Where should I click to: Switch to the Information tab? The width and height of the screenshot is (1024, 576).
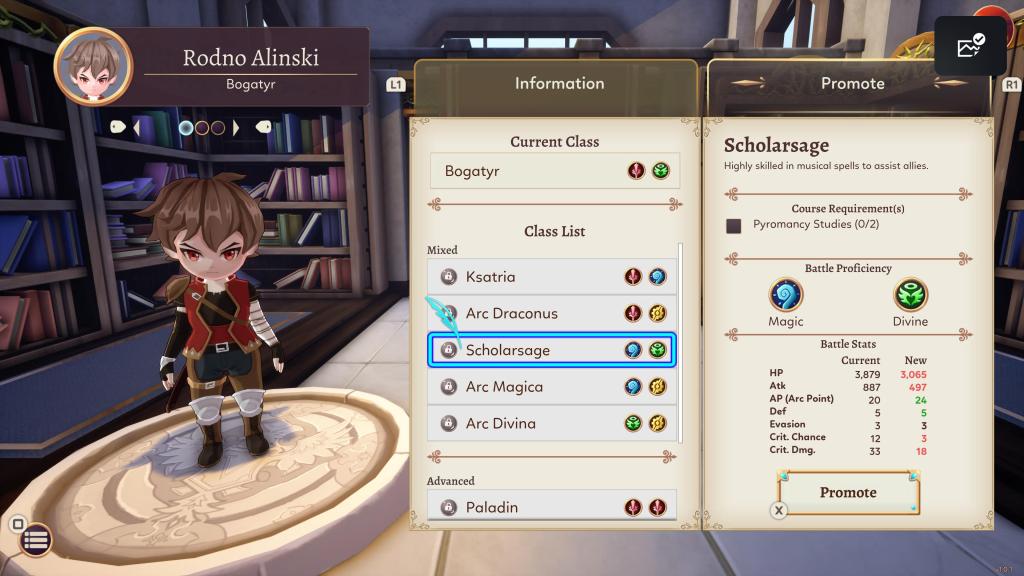[x=559, y=84]
